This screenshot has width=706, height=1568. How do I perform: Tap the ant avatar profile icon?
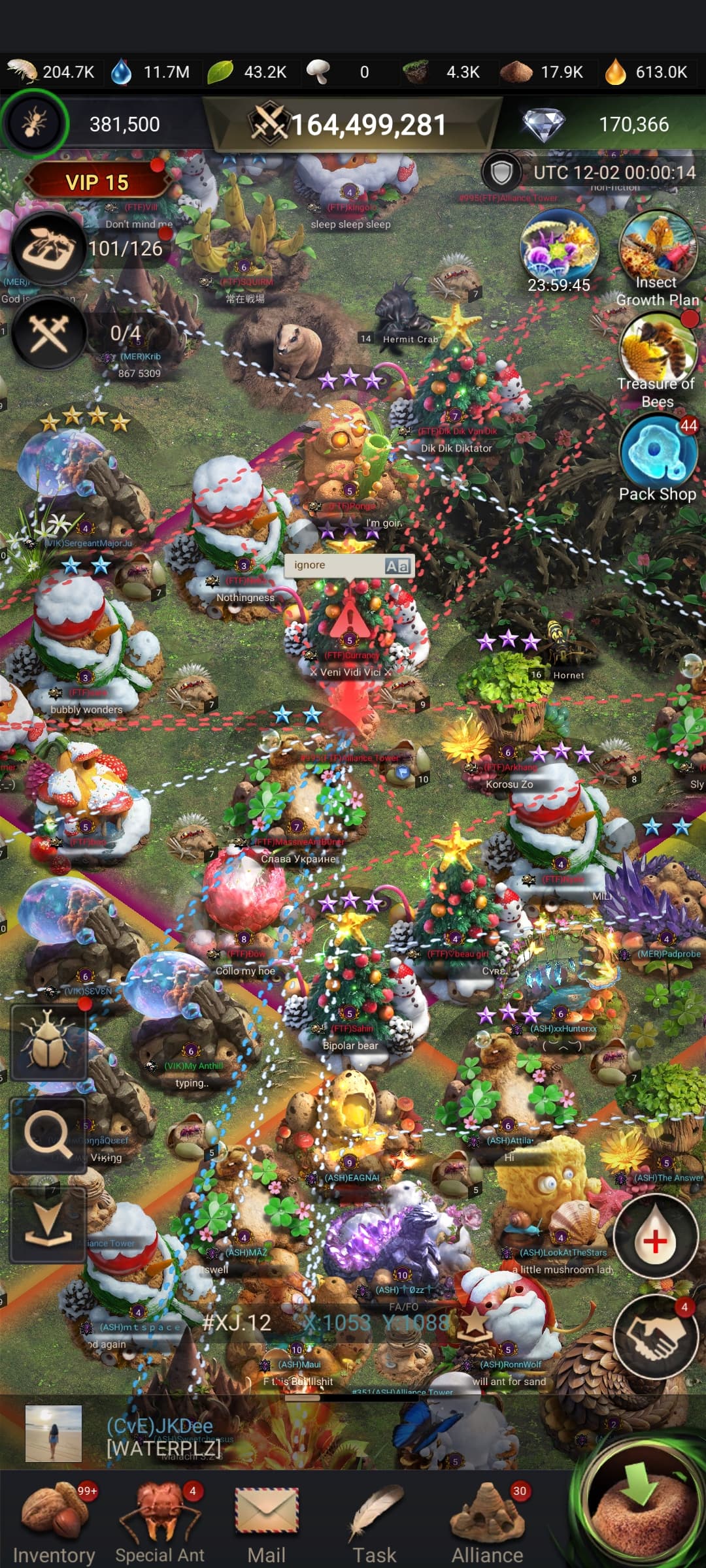34,123
